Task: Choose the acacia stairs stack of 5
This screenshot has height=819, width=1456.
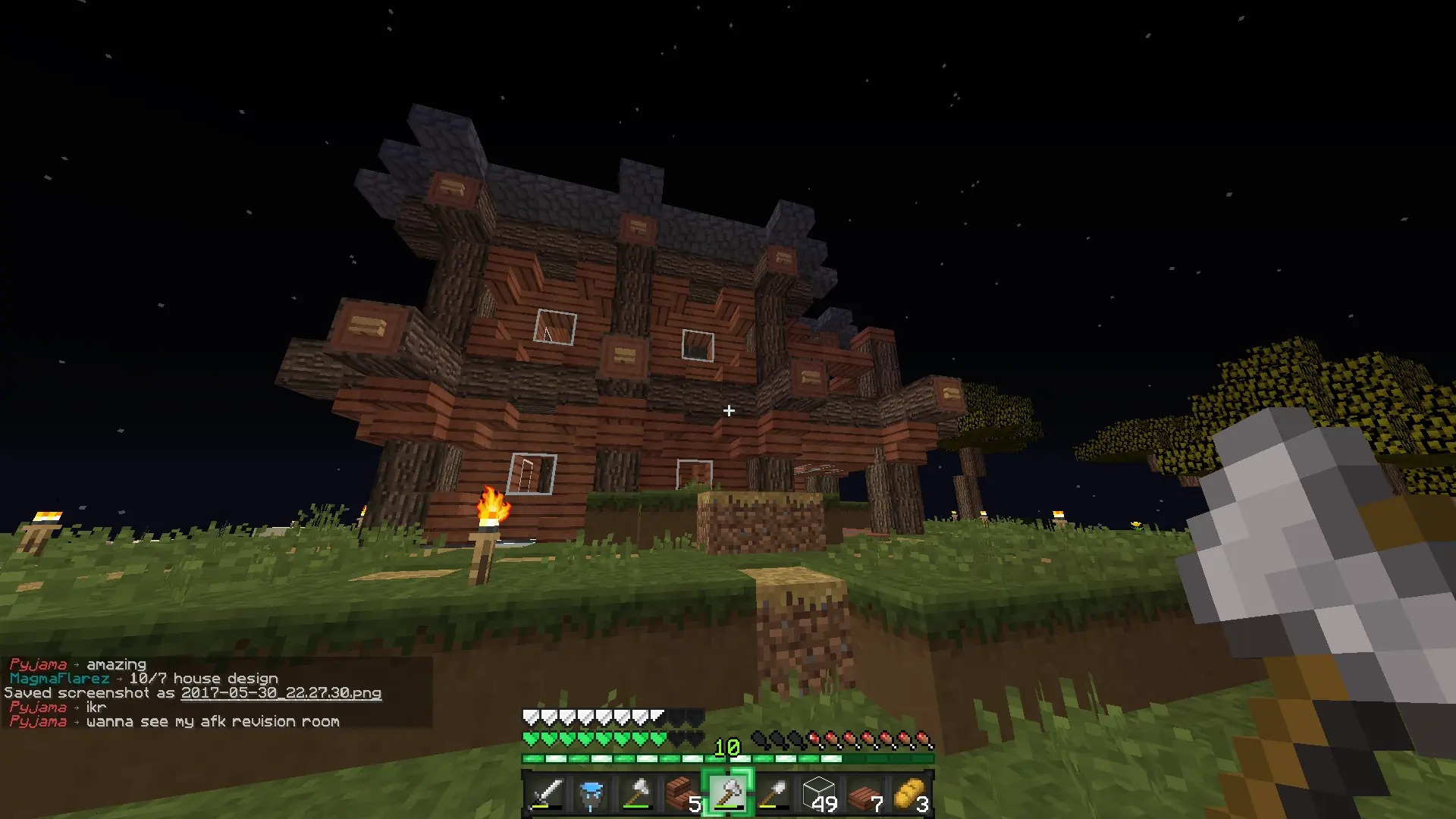Action: [682, 794]
